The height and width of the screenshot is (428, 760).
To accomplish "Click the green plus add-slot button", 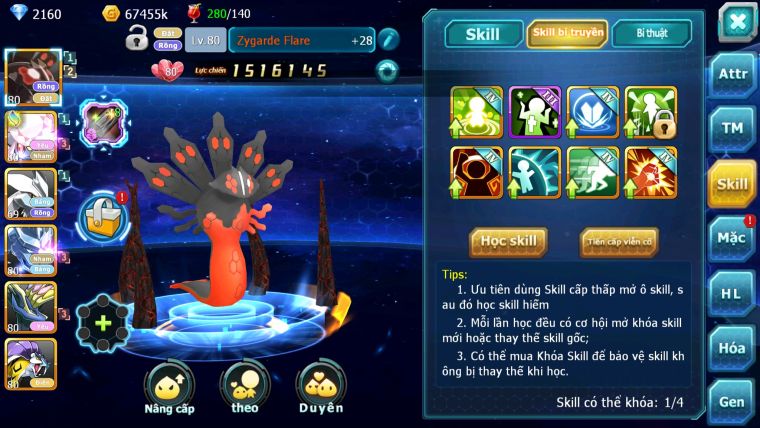I will (103, 324).
